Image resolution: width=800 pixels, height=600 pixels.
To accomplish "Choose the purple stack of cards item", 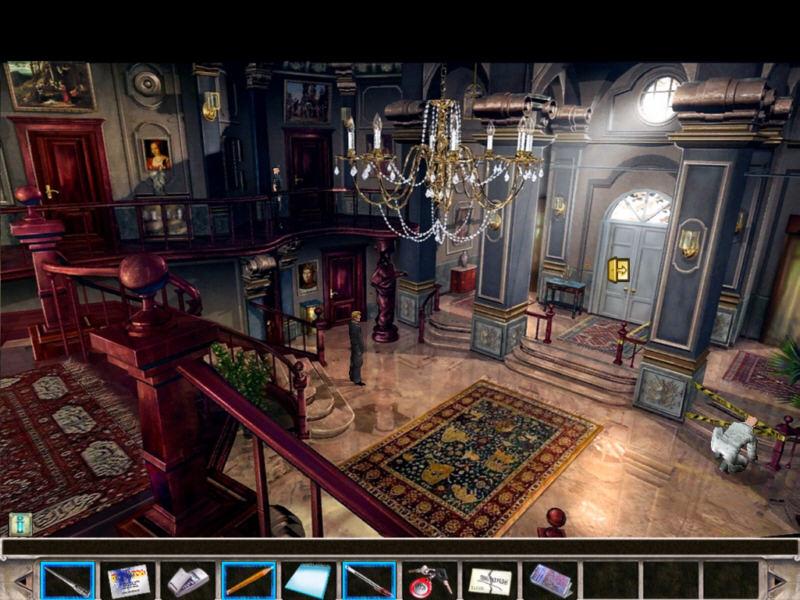I will [x=550, y=580].
